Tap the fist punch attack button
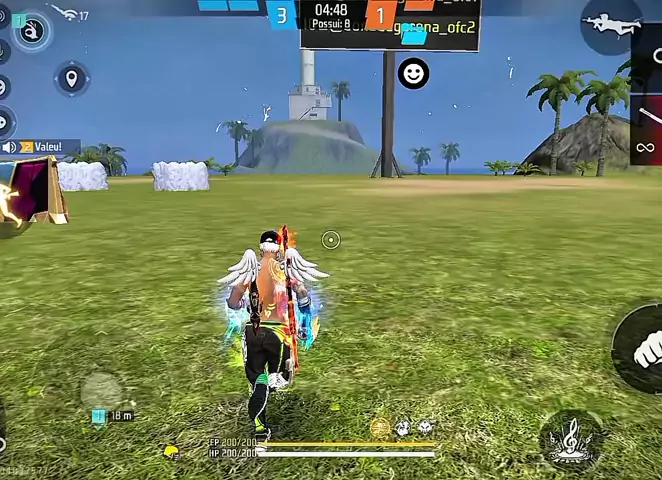Screen dimensions: 662x480 (643, 350)
